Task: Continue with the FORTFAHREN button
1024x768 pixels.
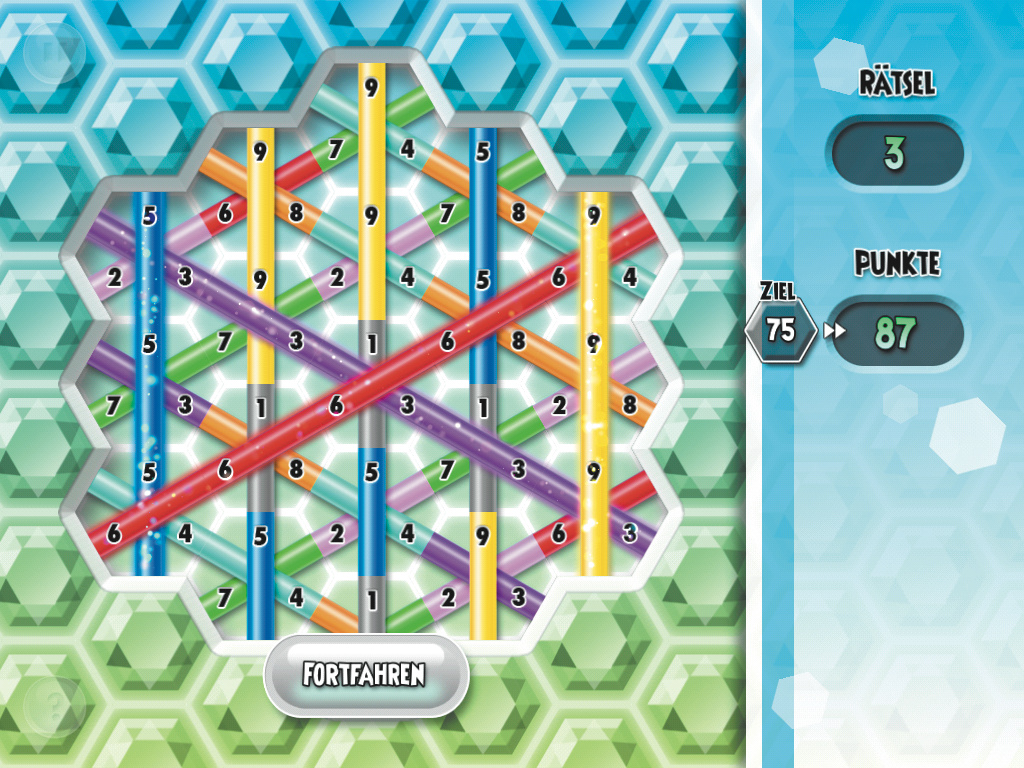Action: [365, 674]
